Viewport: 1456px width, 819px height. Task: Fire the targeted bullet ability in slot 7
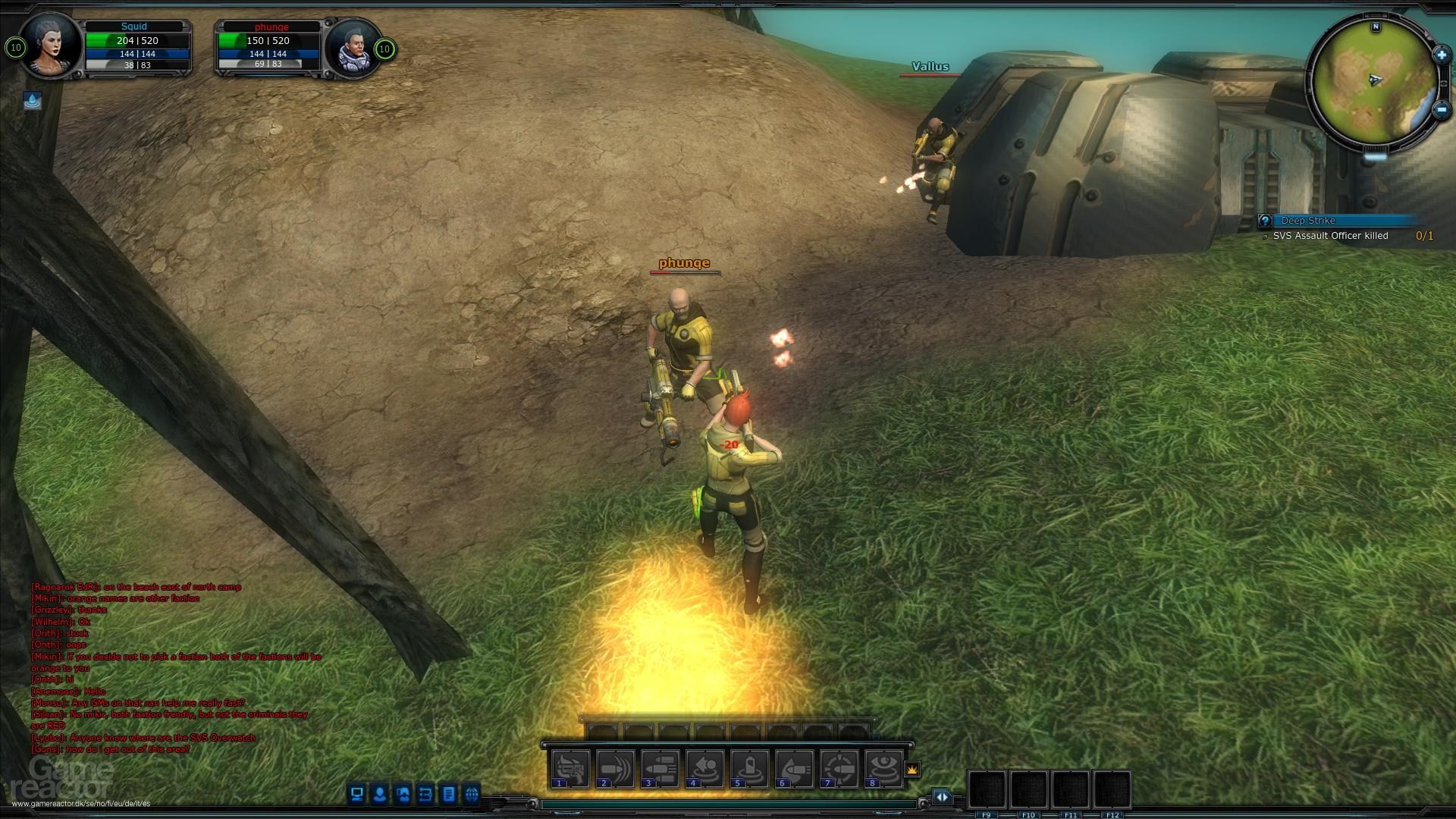click(x=839, y=769)
